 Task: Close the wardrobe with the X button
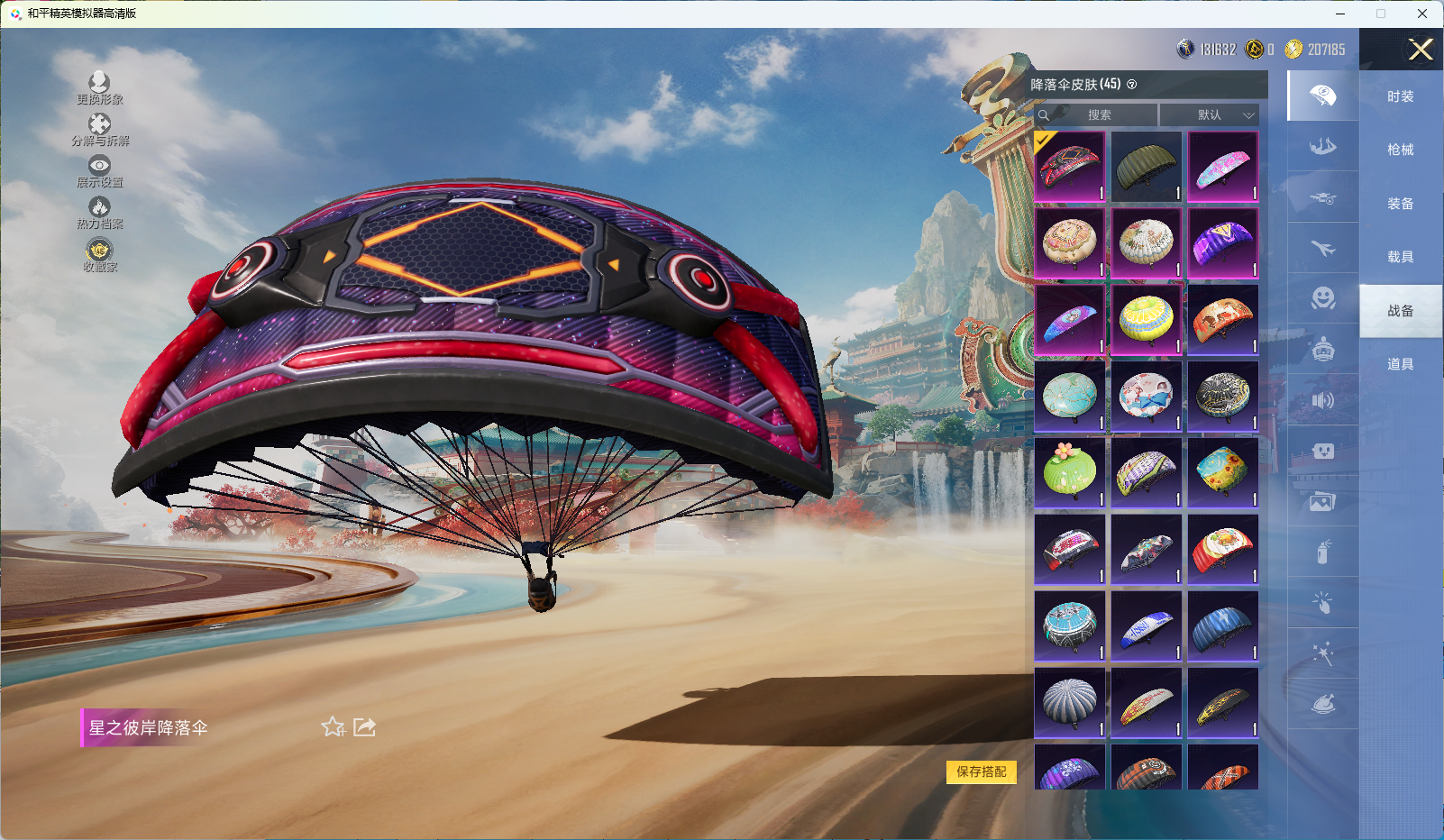[x=1421, y=50]
